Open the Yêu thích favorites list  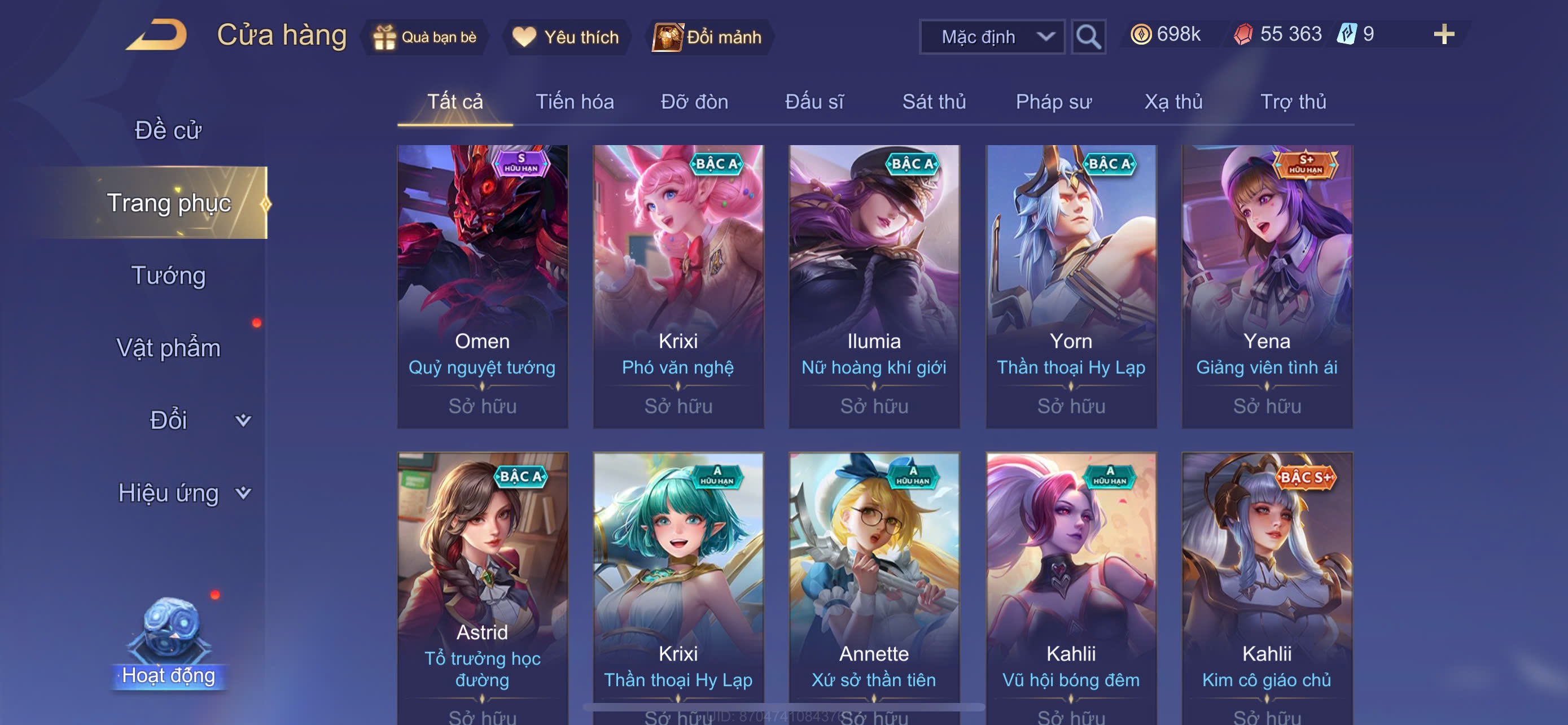pos(566,37)
